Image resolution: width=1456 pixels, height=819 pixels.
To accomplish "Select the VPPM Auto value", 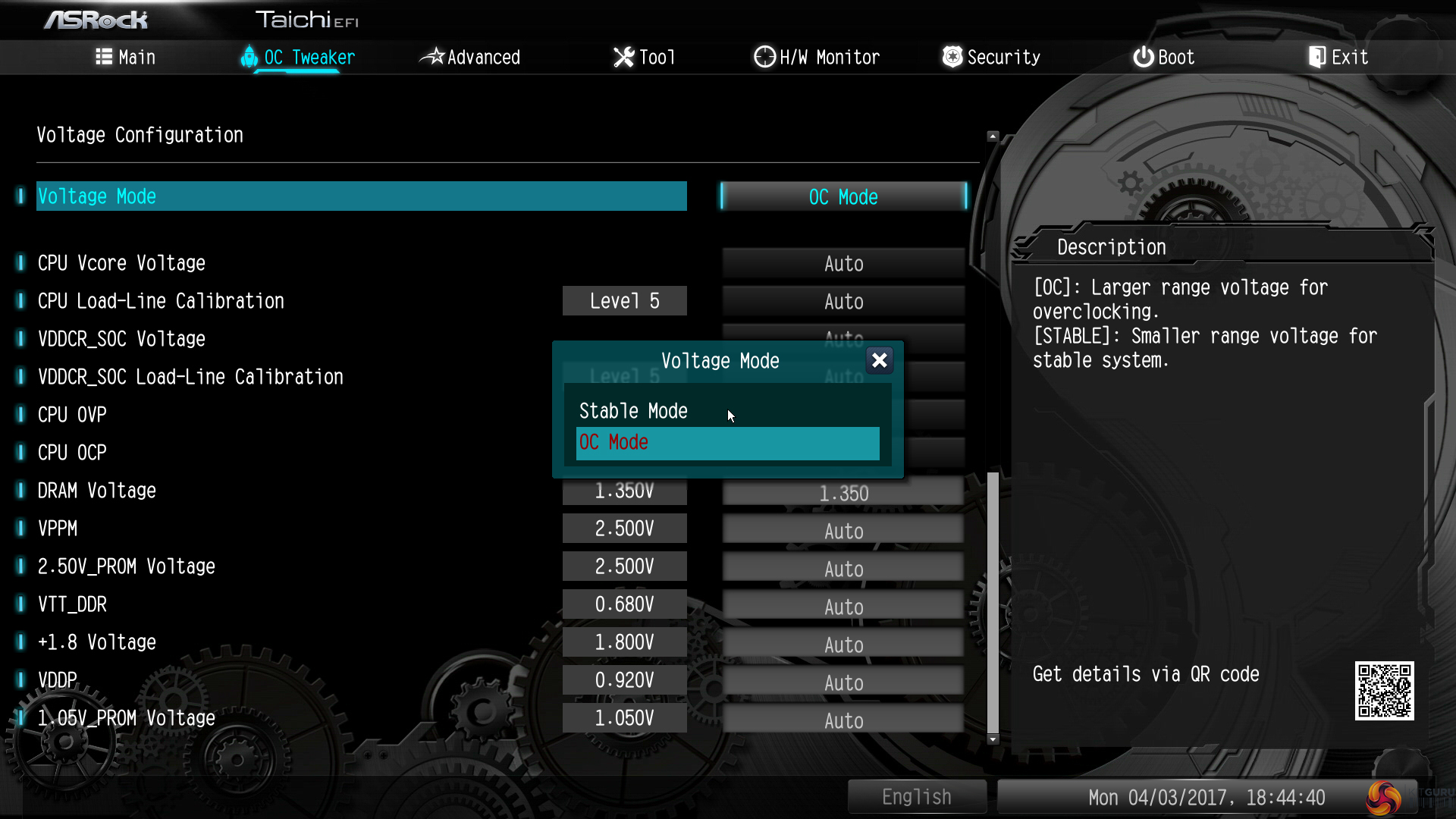I will [843, 532].
